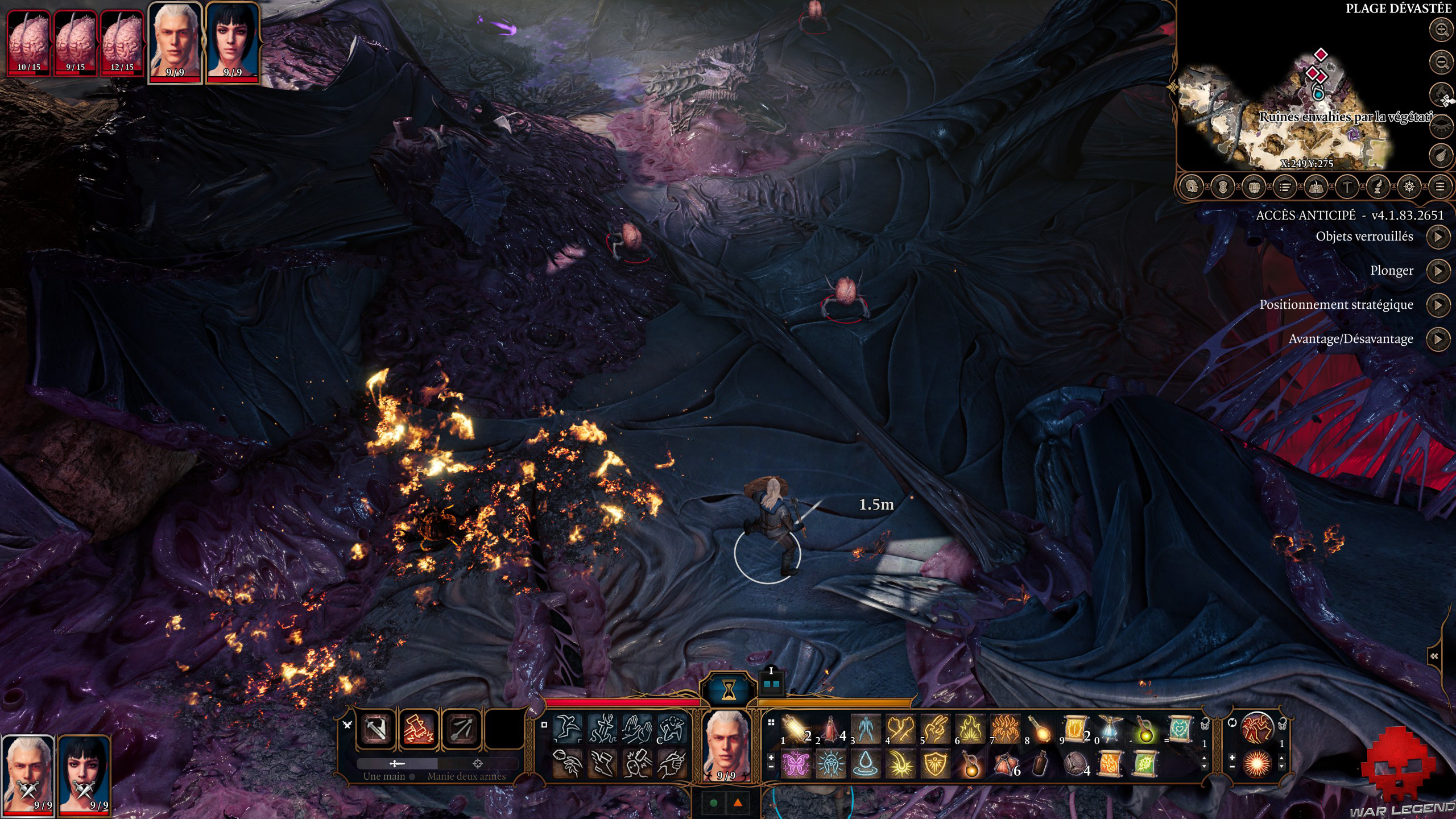
Task: Open the journal from the minimap icon row
Action: tap(1285, 187)
